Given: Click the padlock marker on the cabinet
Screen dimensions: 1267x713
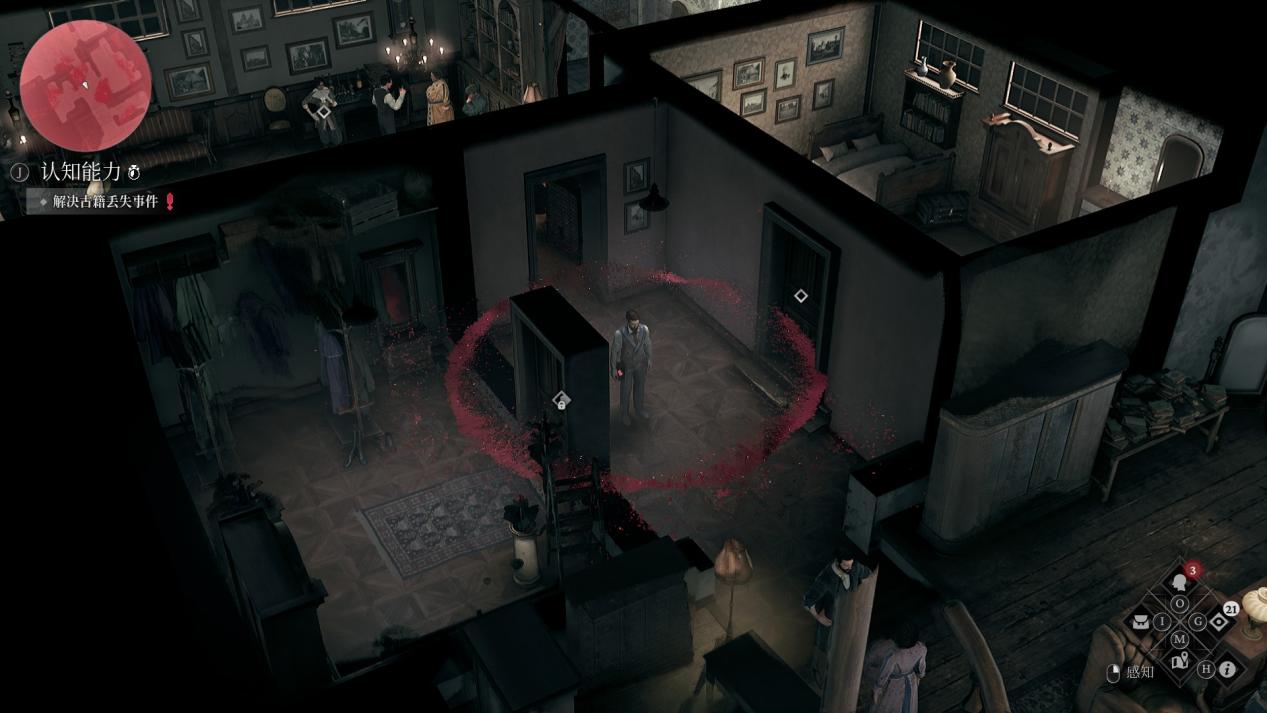Looking at the screenshot, I should click(x=561, y=401).
